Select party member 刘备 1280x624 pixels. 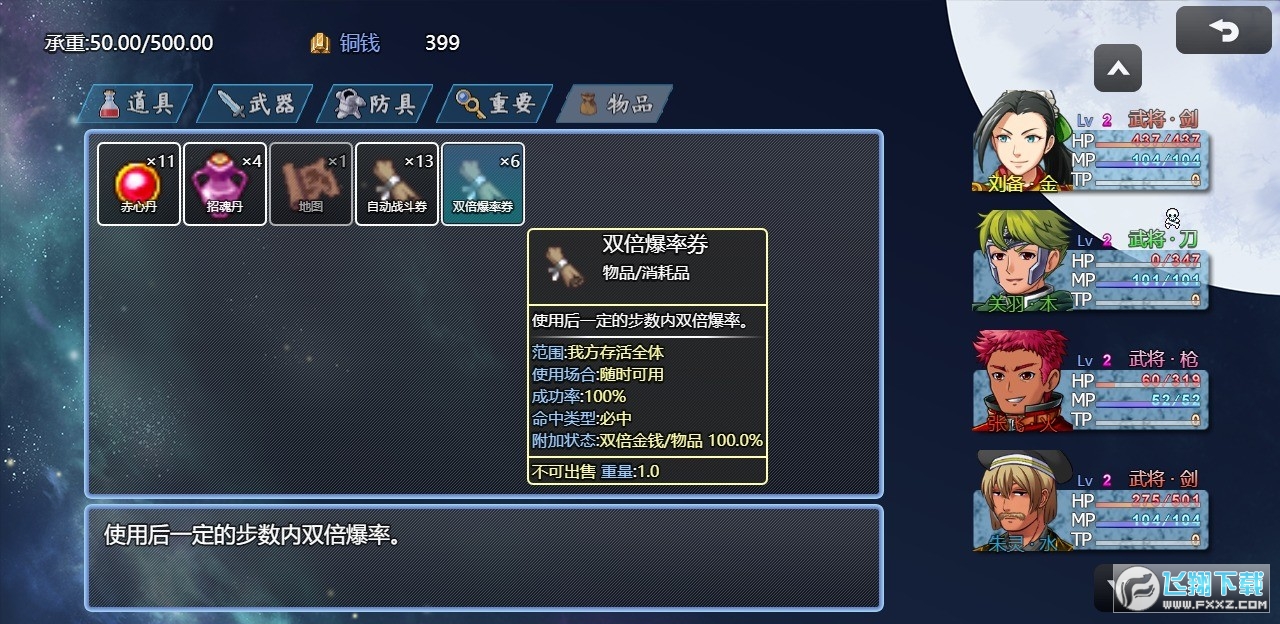[x=1090, y=142]
